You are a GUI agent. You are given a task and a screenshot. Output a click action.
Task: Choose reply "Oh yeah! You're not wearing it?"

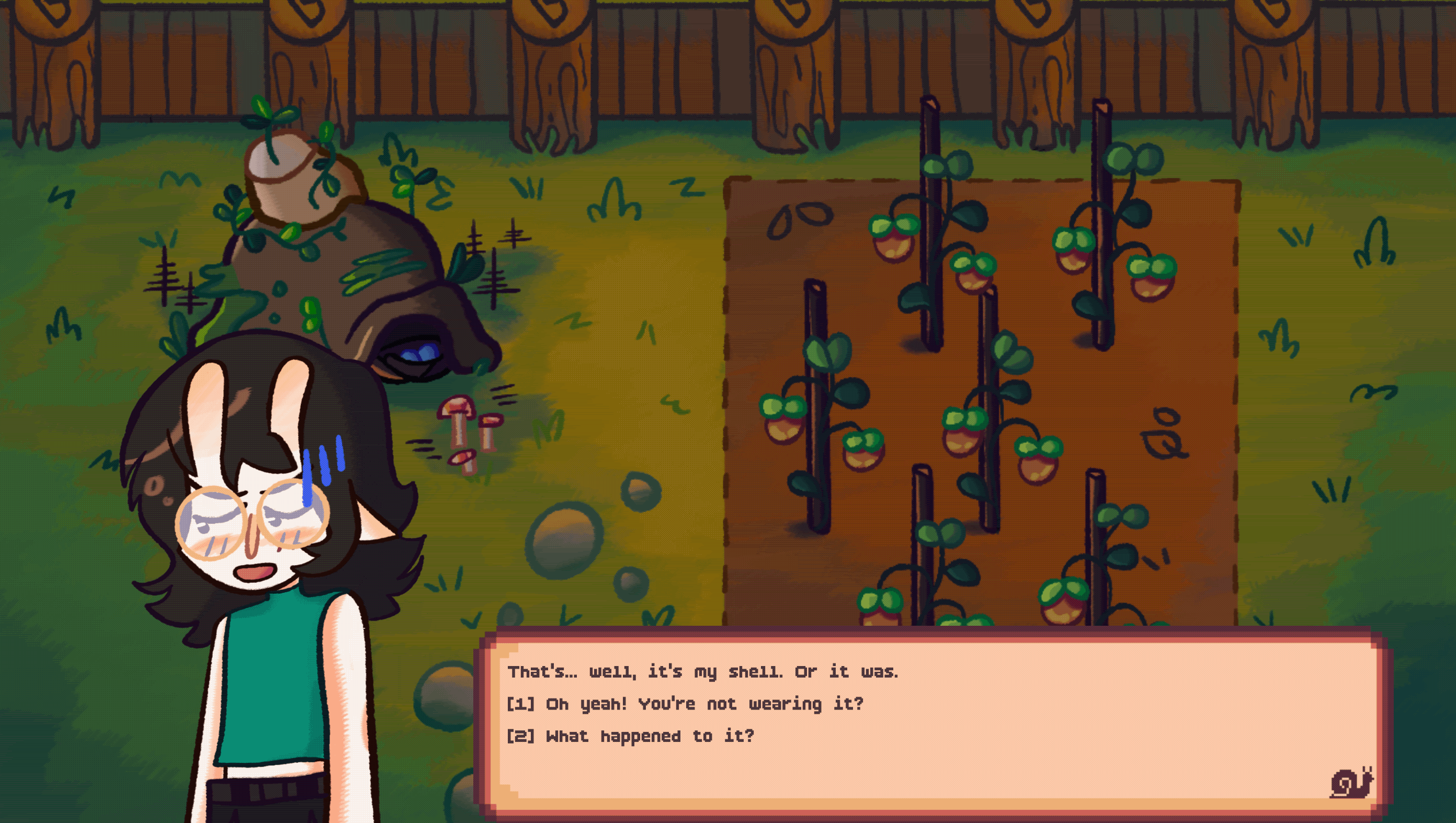(685, 704)
